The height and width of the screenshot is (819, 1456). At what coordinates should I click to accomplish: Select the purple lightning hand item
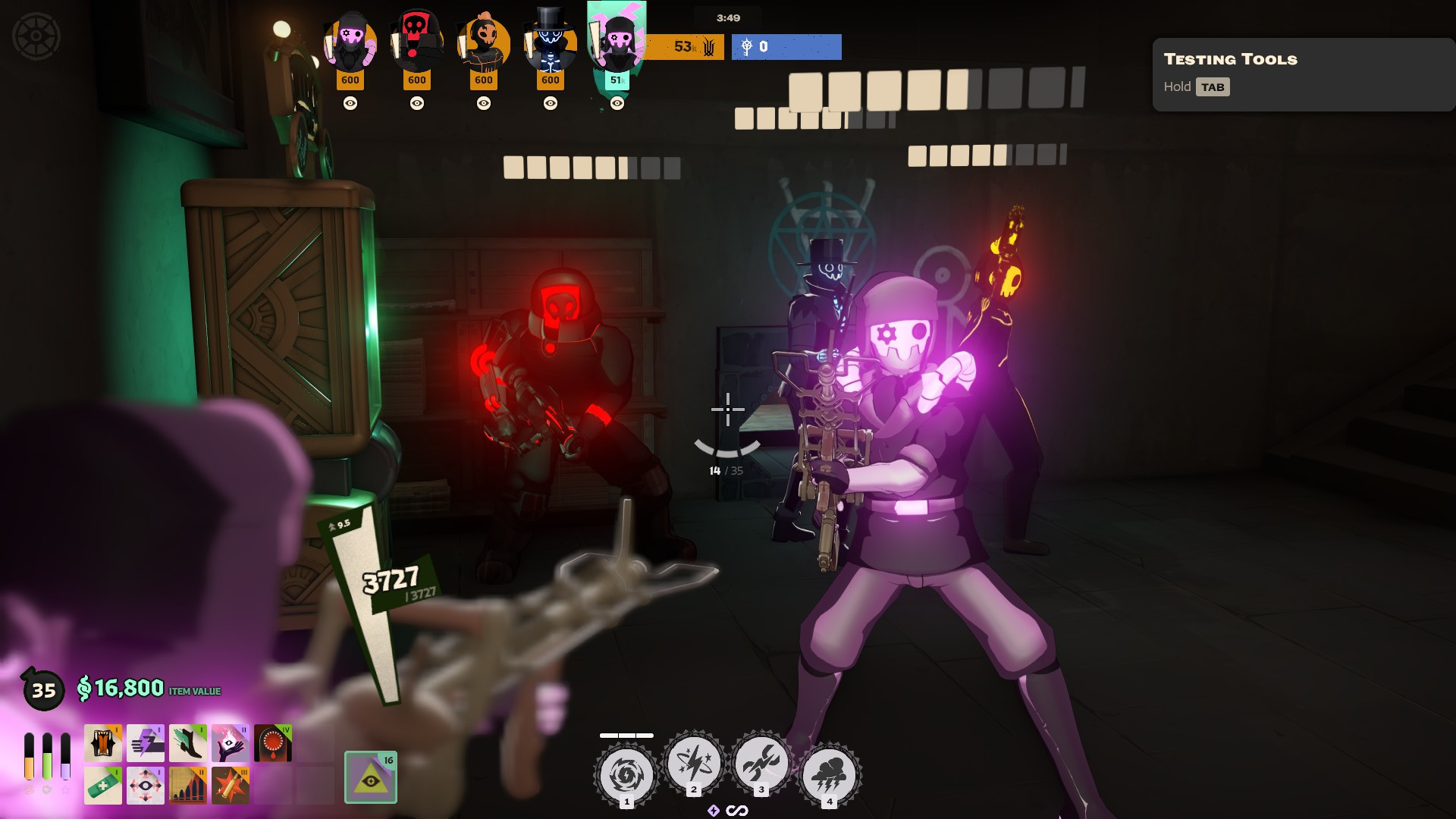pos(146,742)
